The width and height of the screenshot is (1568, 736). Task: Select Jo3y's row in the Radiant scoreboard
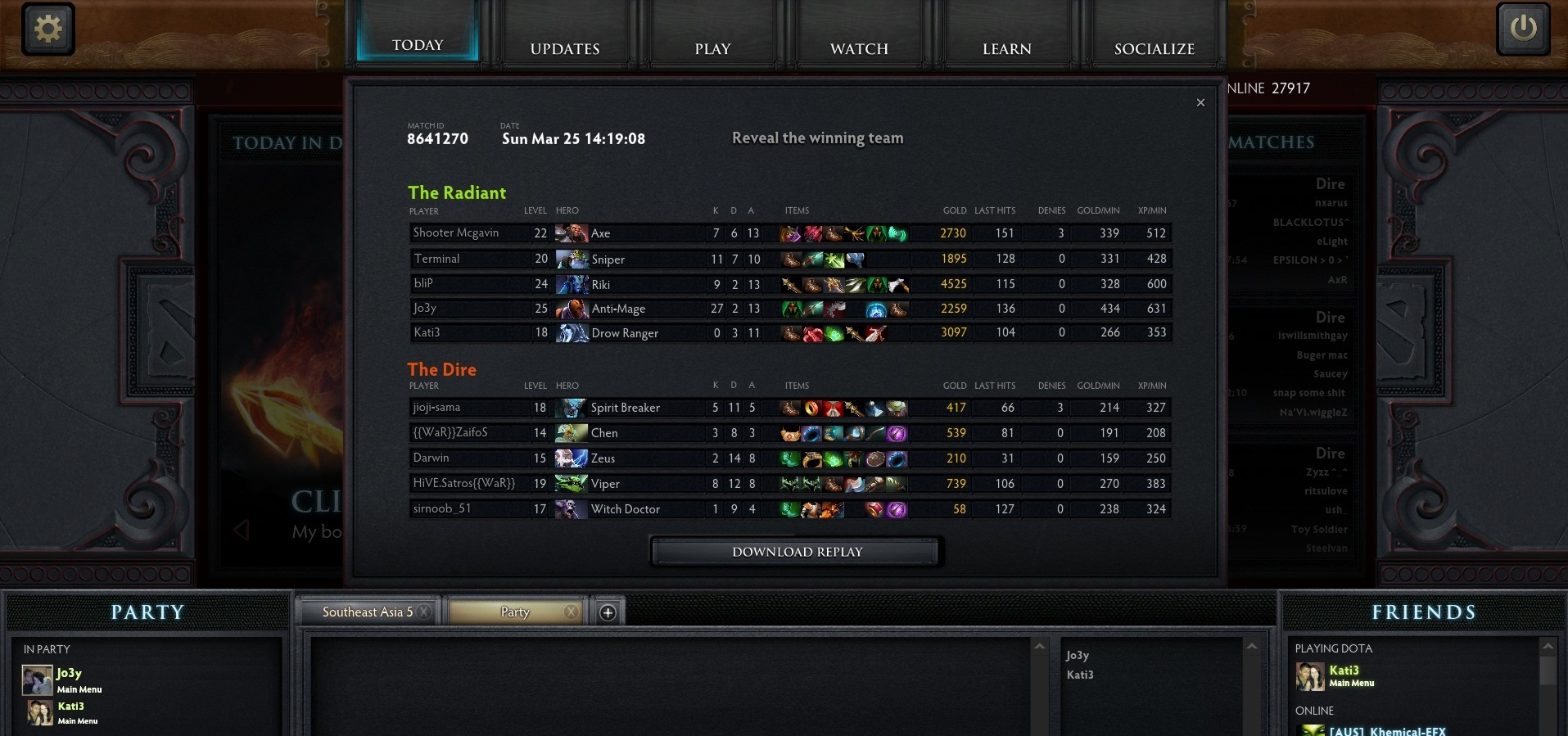(789, 309)
